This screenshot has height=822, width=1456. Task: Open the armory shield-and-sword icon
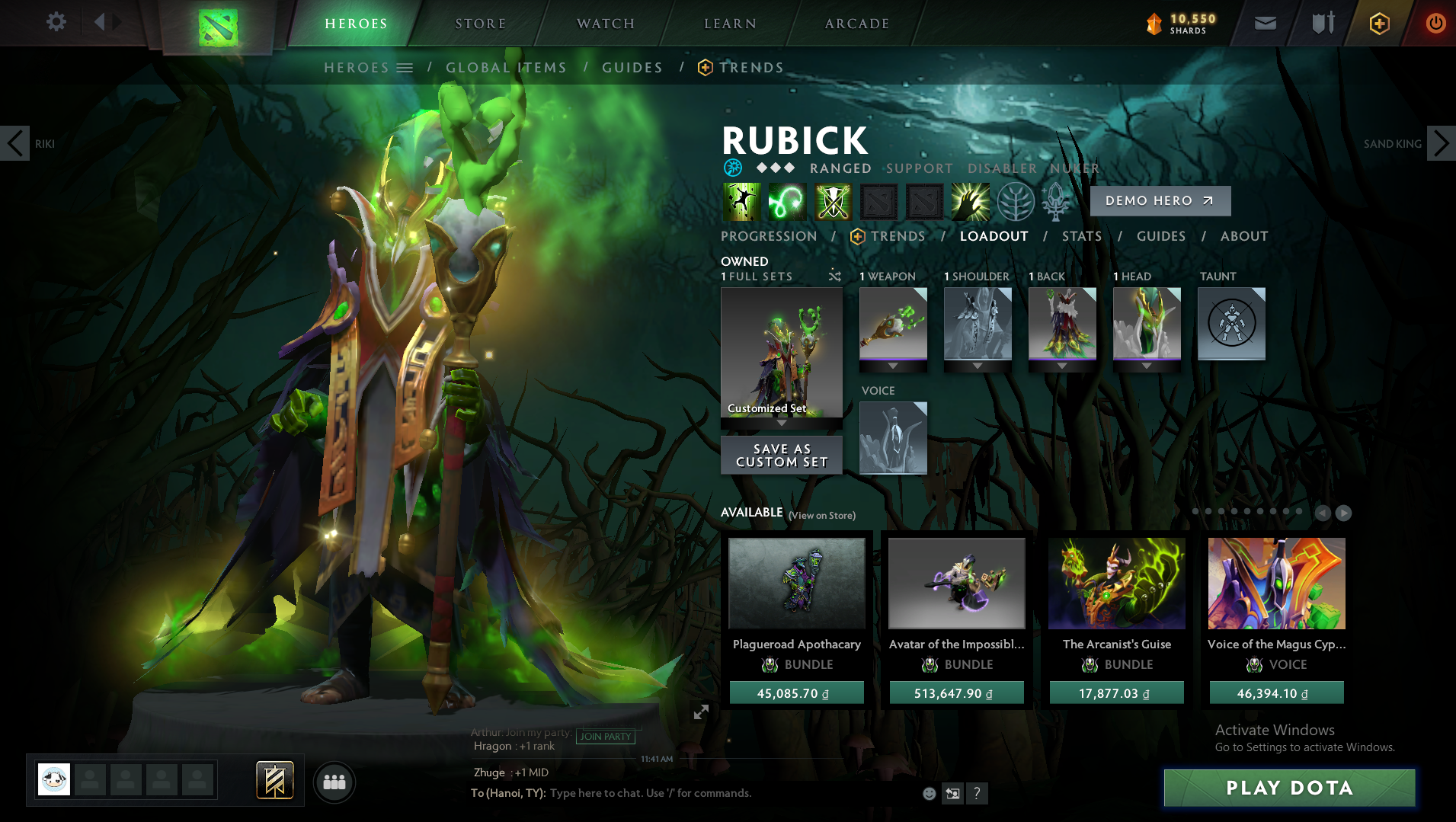pyautogui.click(x=1323, y=22)
